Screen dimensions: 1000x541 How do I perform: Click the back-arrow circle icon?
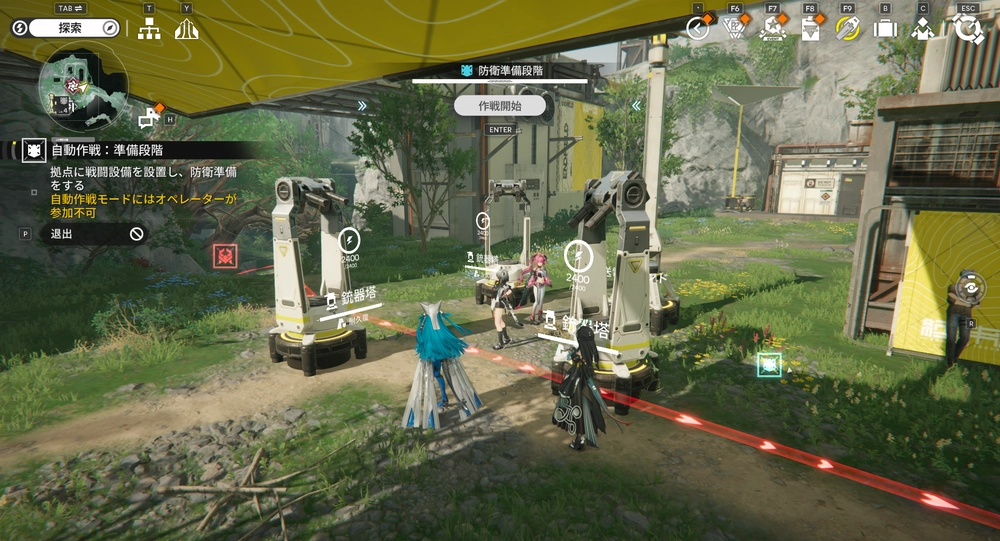pos(698,29)
